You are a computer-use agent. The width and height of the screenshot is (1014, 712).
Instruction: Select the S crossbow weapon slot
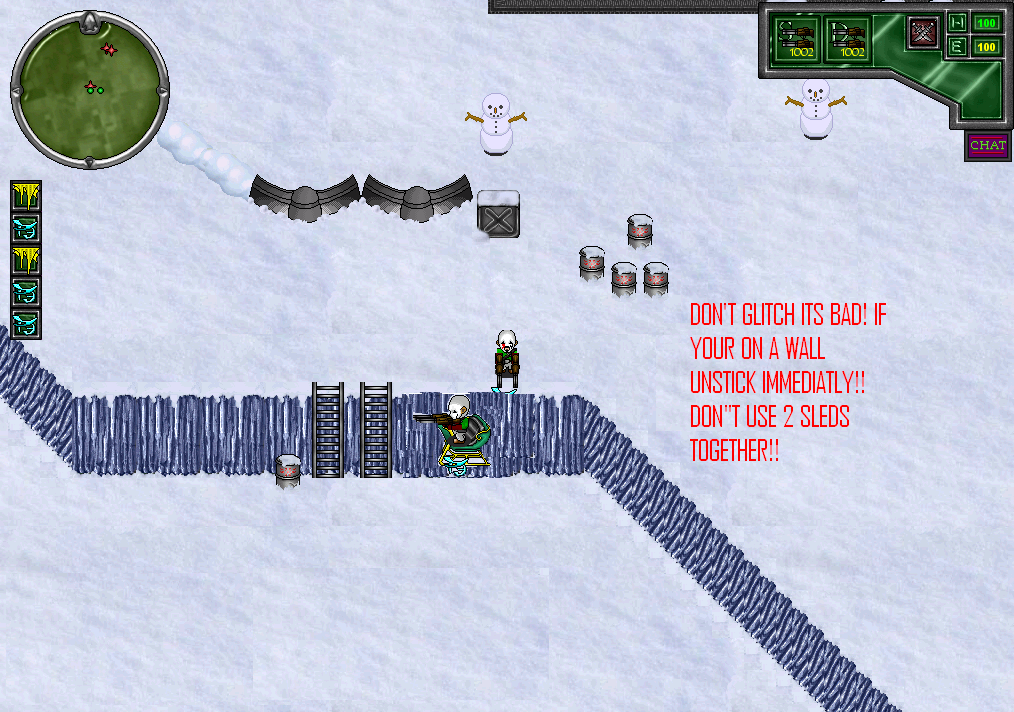[x=799, y=39]
